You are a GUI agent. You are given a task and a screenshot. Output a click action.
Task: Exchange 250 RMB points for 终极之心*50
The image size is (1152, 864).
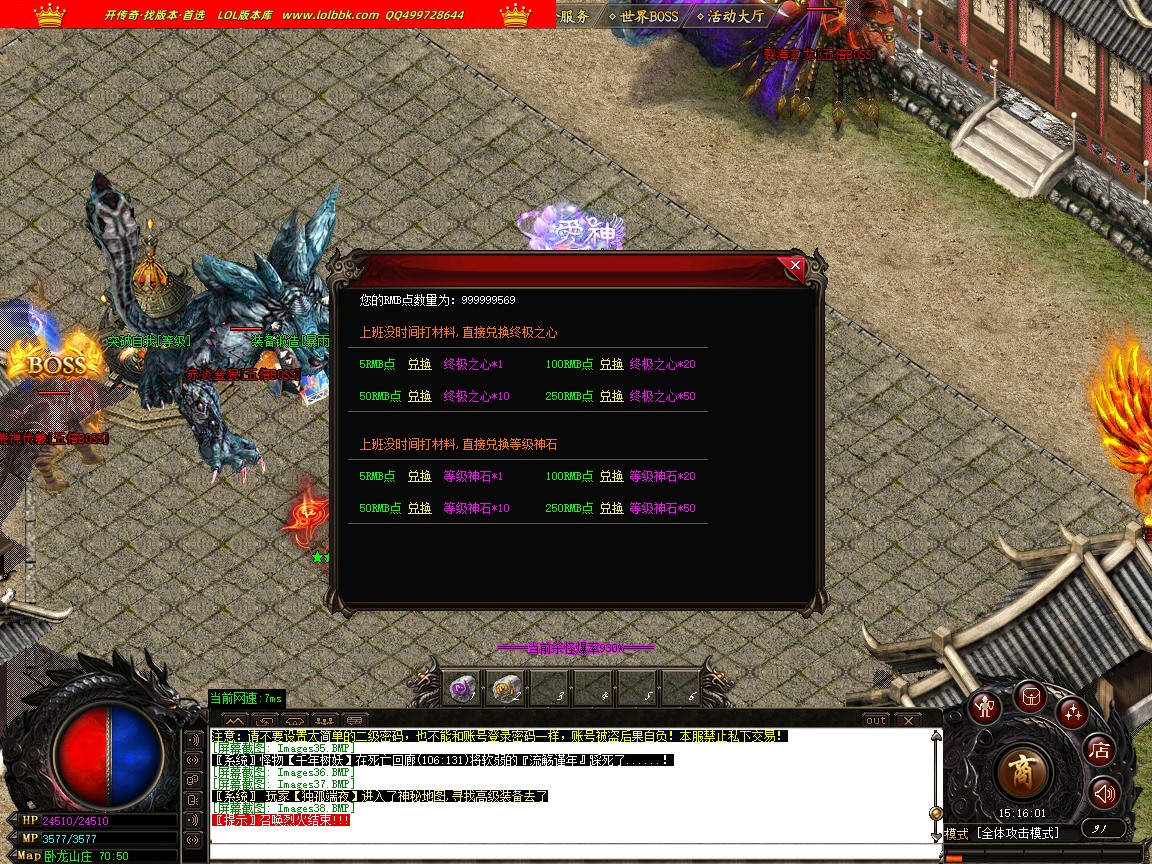point(612,397)
